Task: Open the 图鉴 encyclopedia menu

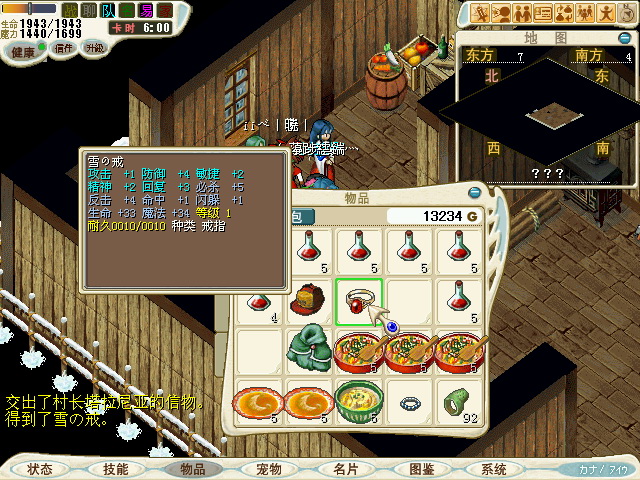Action: pos(421,468)
